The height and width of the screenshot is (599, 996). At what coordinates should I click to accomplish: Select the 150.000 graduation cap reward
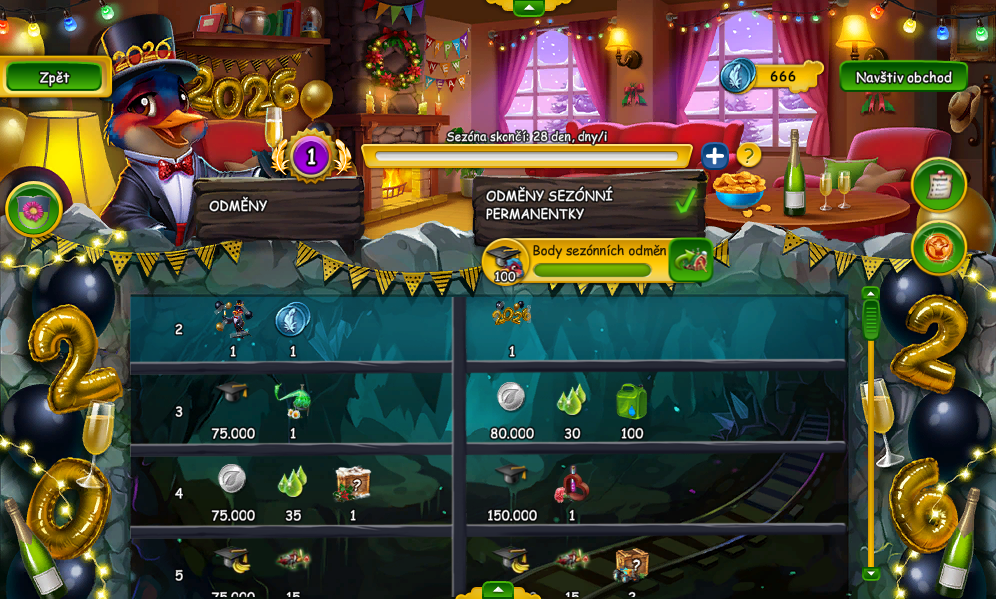point(511,478)
